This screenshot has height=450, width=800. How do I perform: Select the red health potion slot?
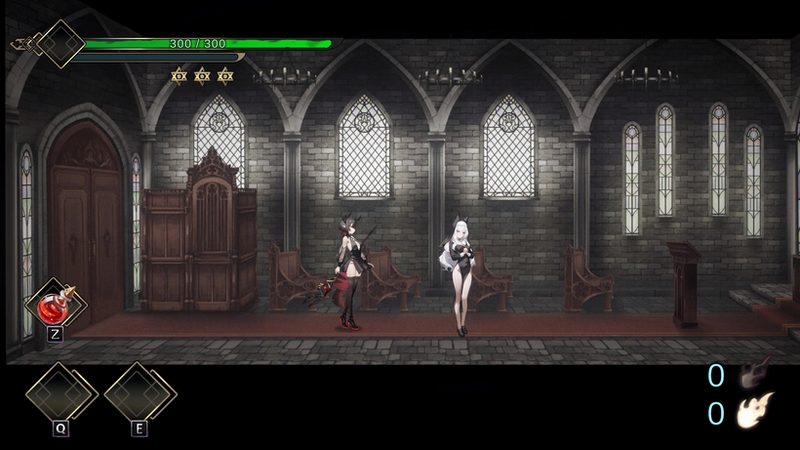coord(53,304)
